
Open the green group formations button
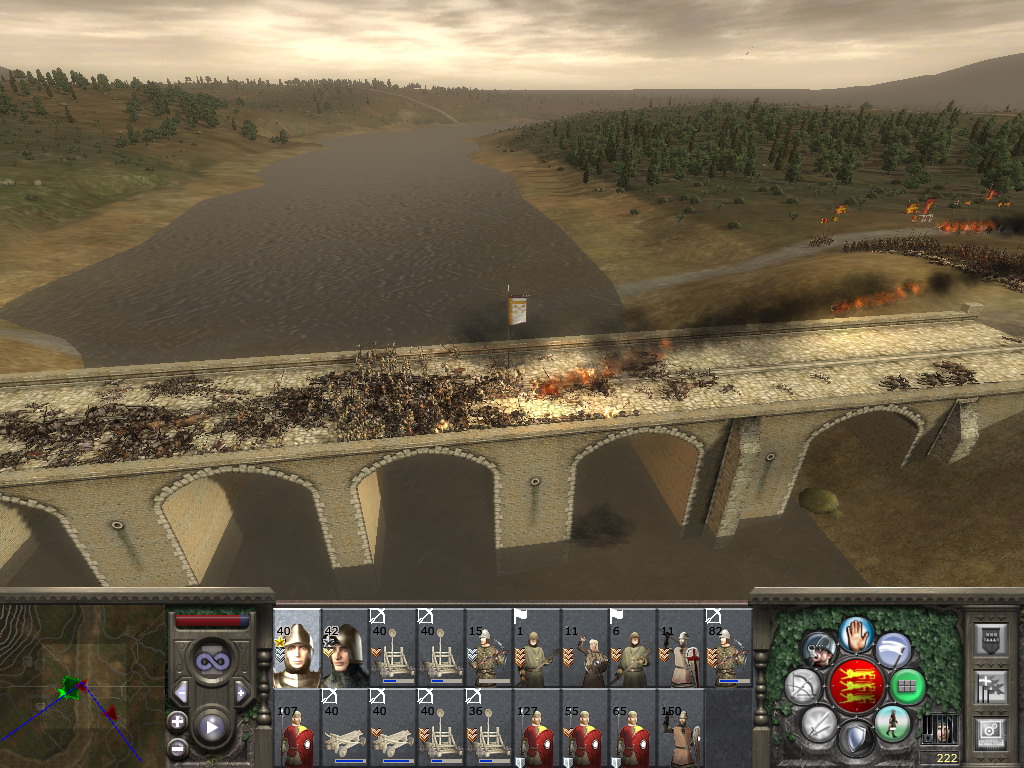point(908,687)
